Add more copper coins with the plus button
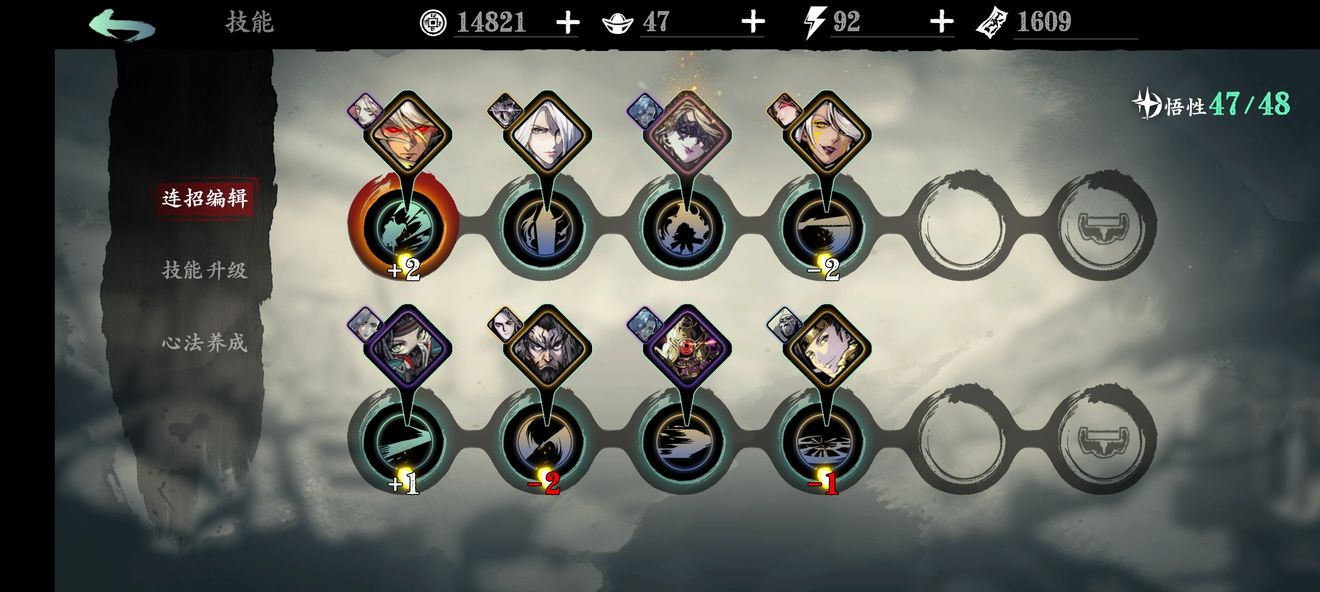The height and width of the screenshot is (592, 1320). (x=567, y=23)
